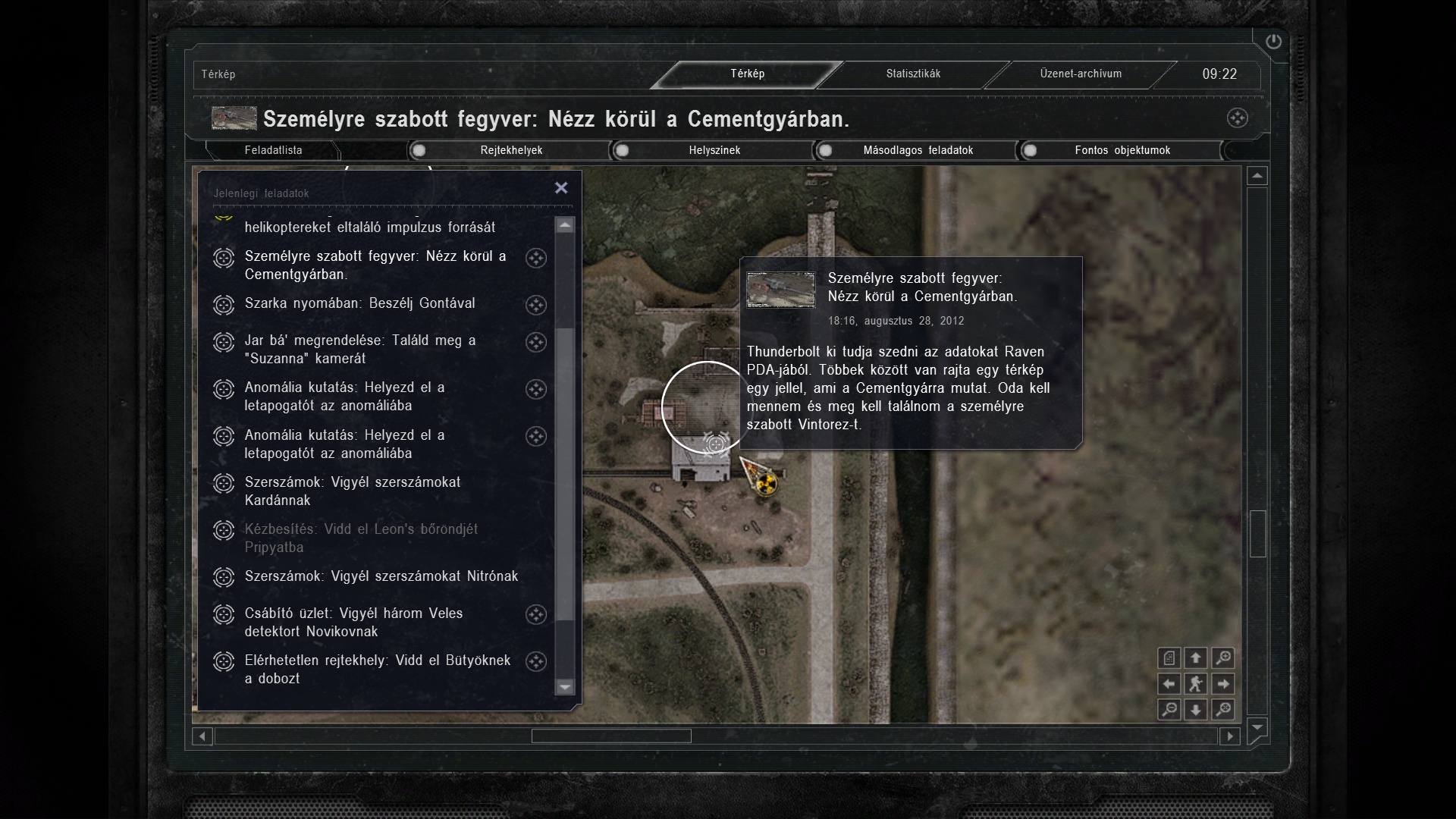Click the power button on the PDA
This screenshot has height=819, width=1456.
click(1273, 42)
